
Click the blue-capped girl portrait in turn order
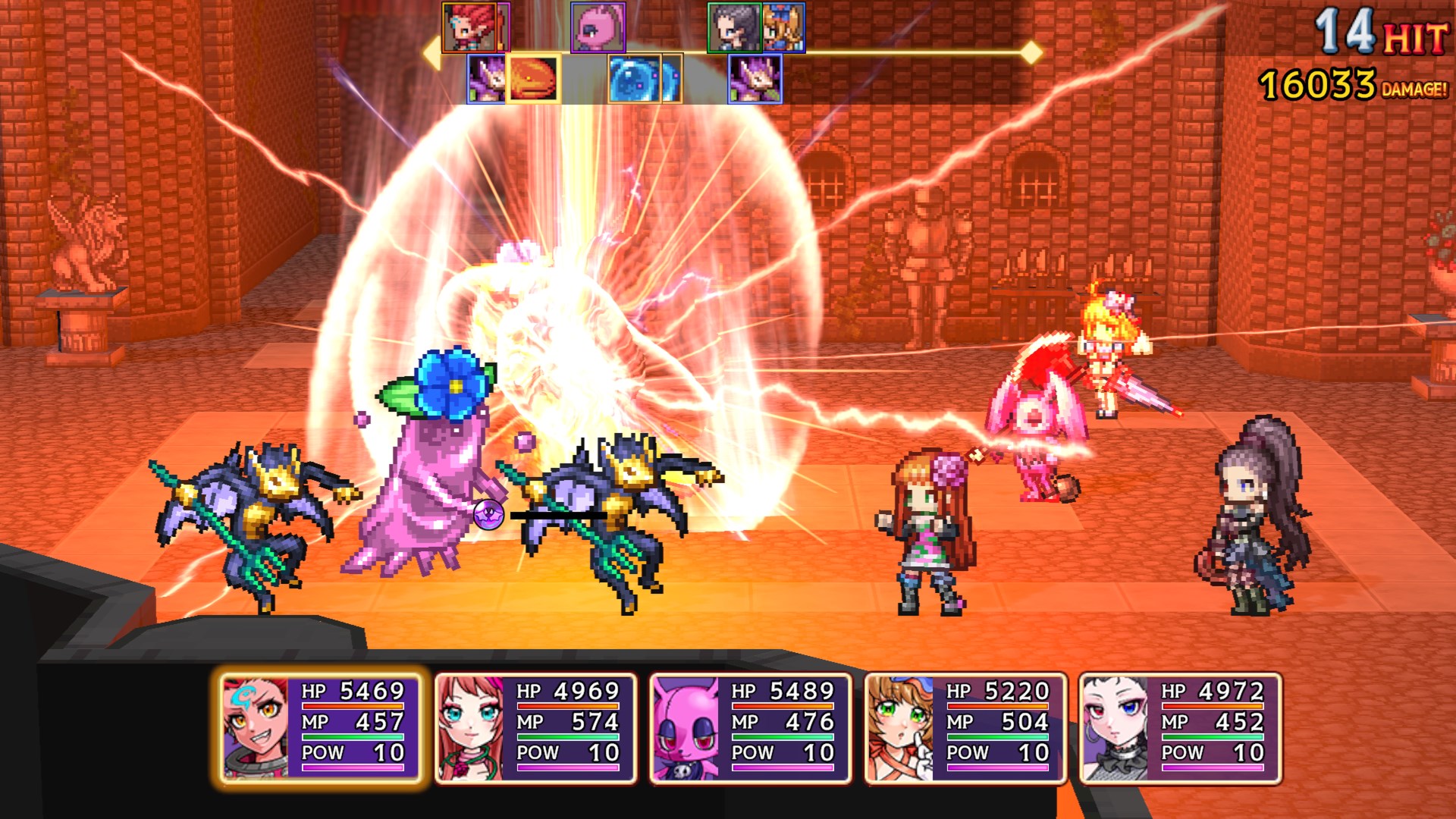coord(783,28)
